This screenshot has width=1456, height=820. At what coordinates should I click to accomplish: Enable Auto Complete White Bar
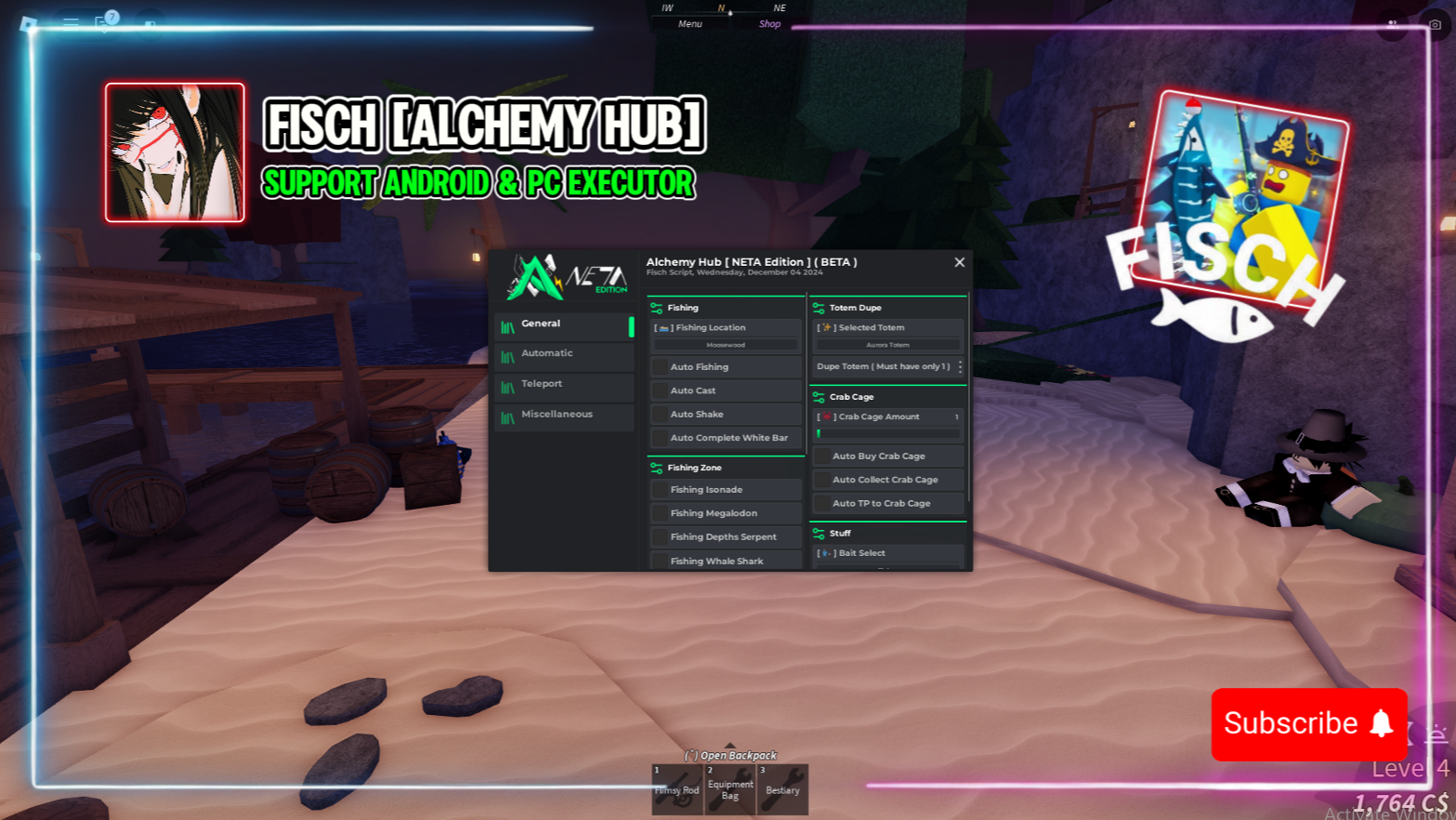[661, 438]
